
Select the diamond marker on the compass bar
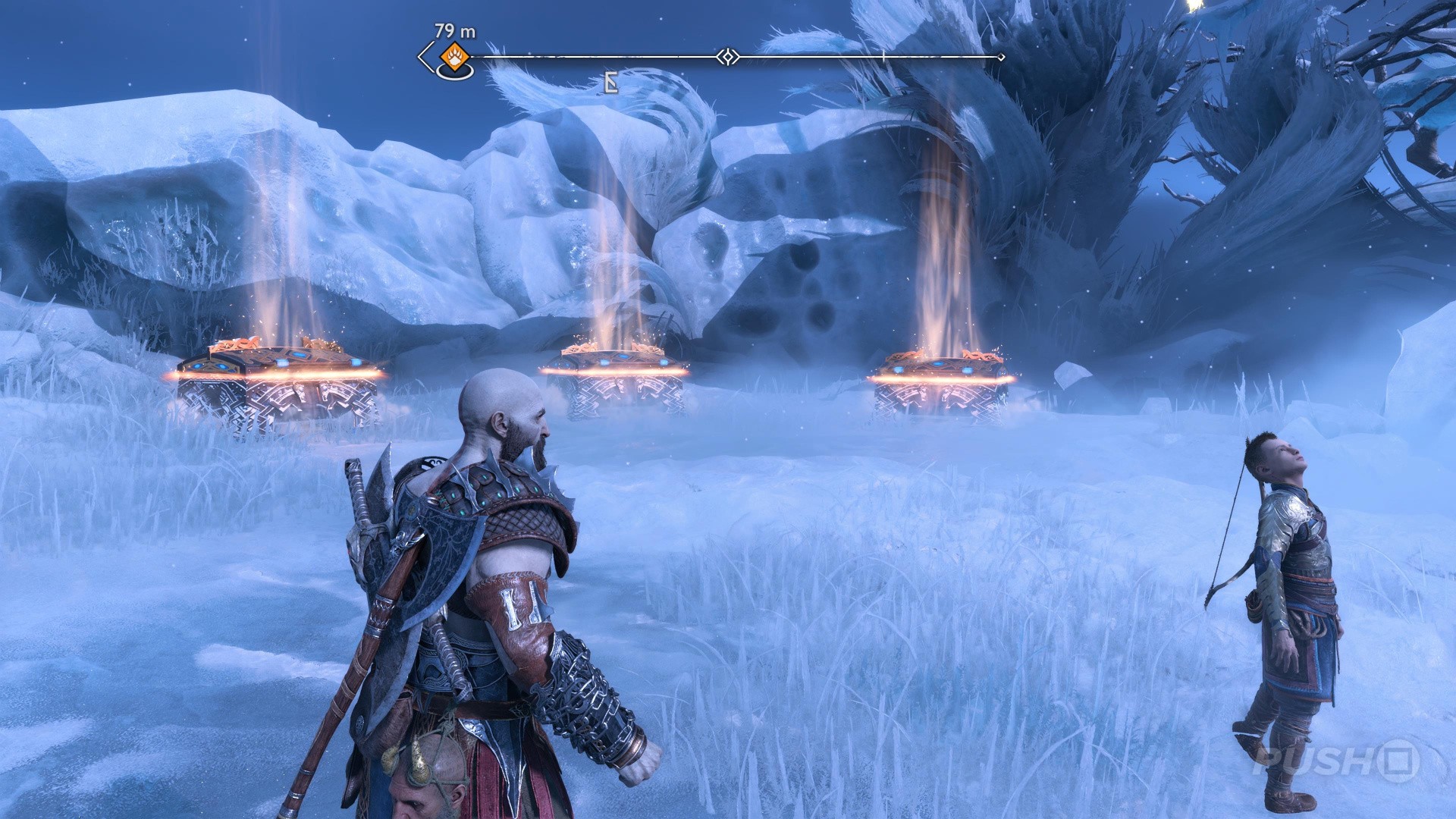728,57
